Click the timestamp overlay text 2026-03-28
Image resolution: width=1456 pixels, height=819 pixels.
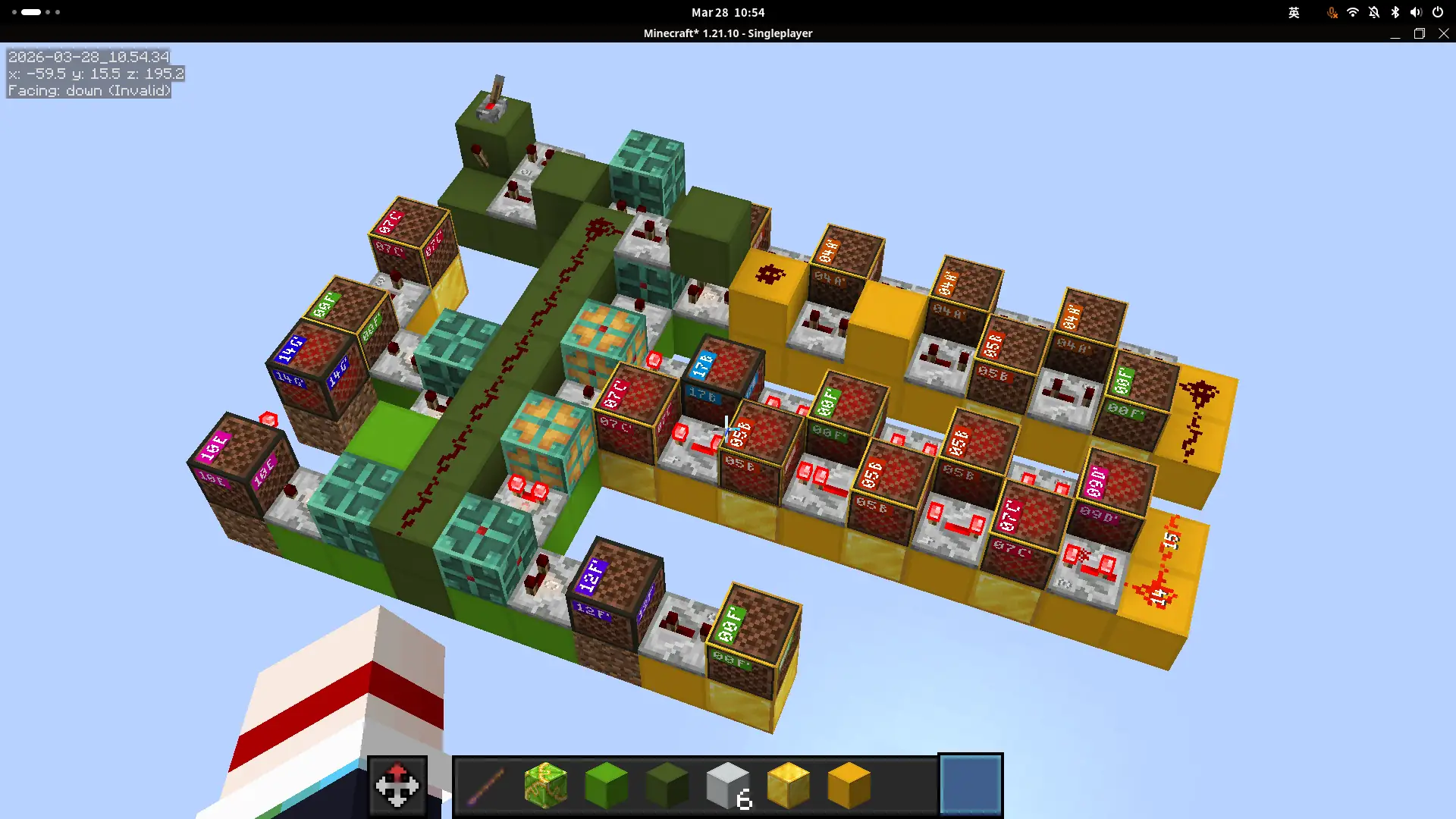coord(89,56)
